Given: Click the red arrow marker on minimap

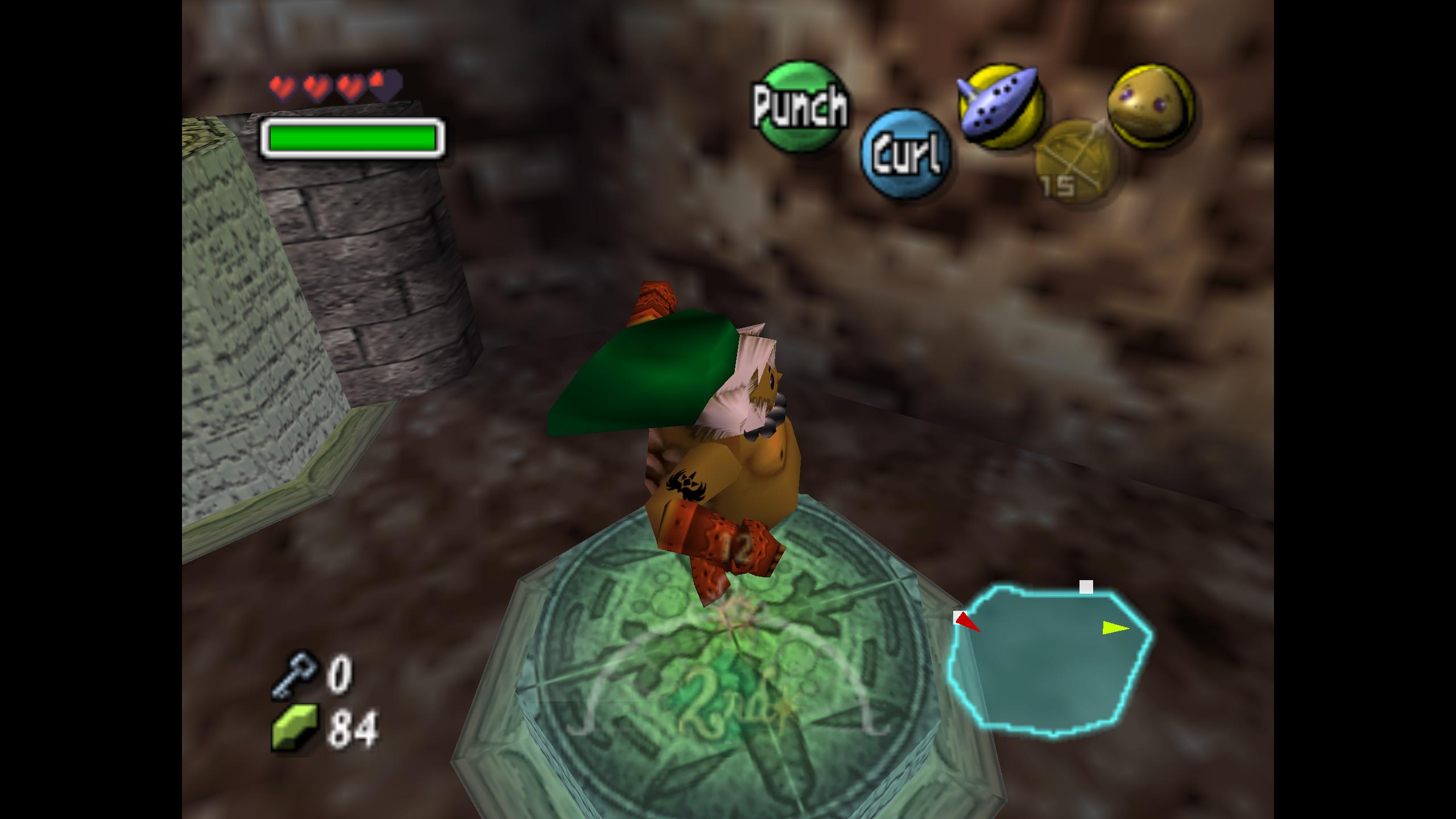Looking at the screenshot, I should tap(967, 622).
